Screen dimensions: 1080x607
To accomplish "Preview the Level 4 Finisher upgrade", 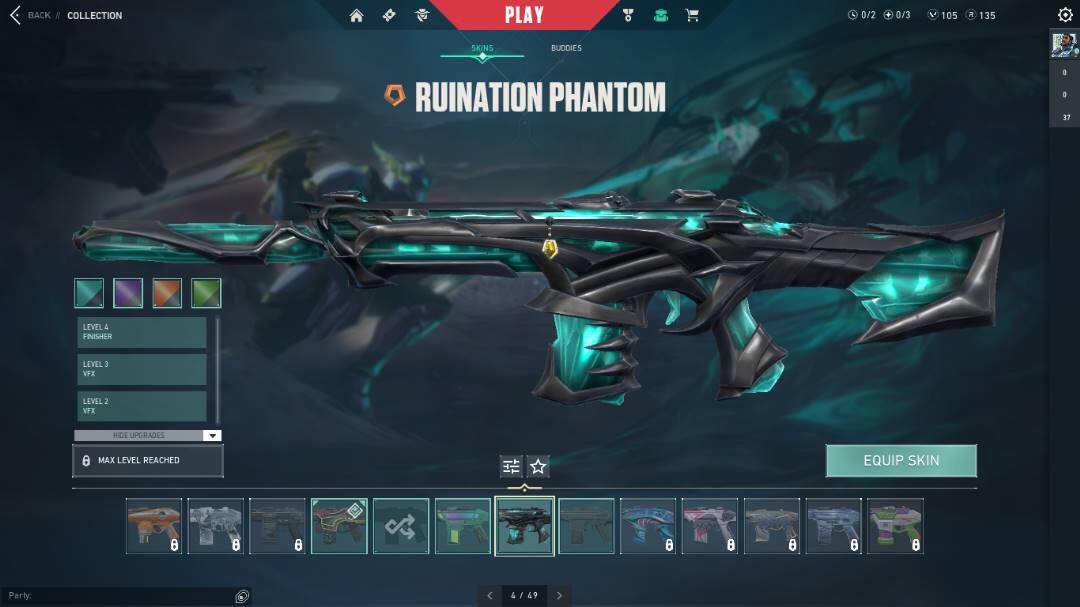I will coord(142,332).
